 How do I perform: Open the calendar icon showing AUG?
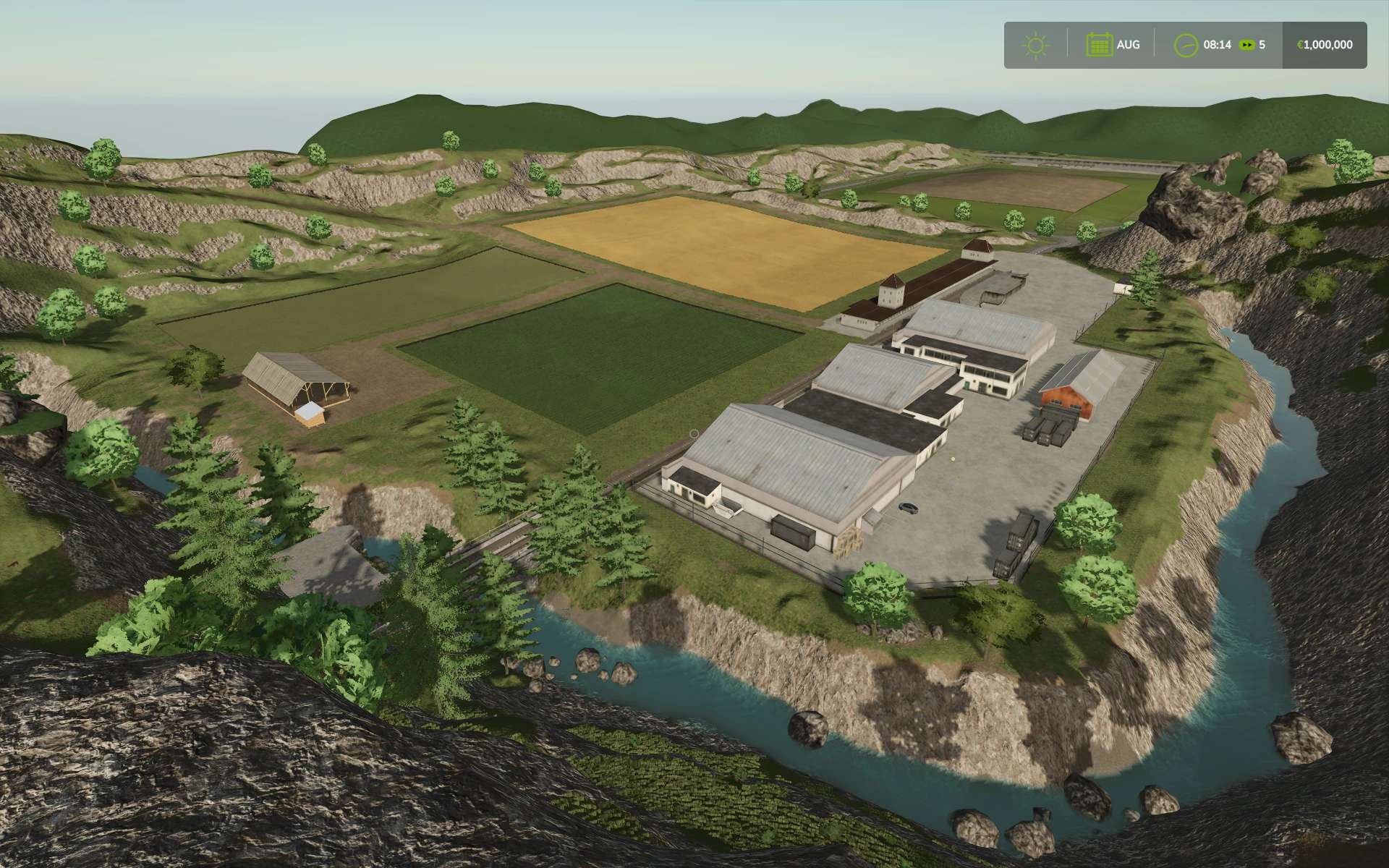(1099, 45)
